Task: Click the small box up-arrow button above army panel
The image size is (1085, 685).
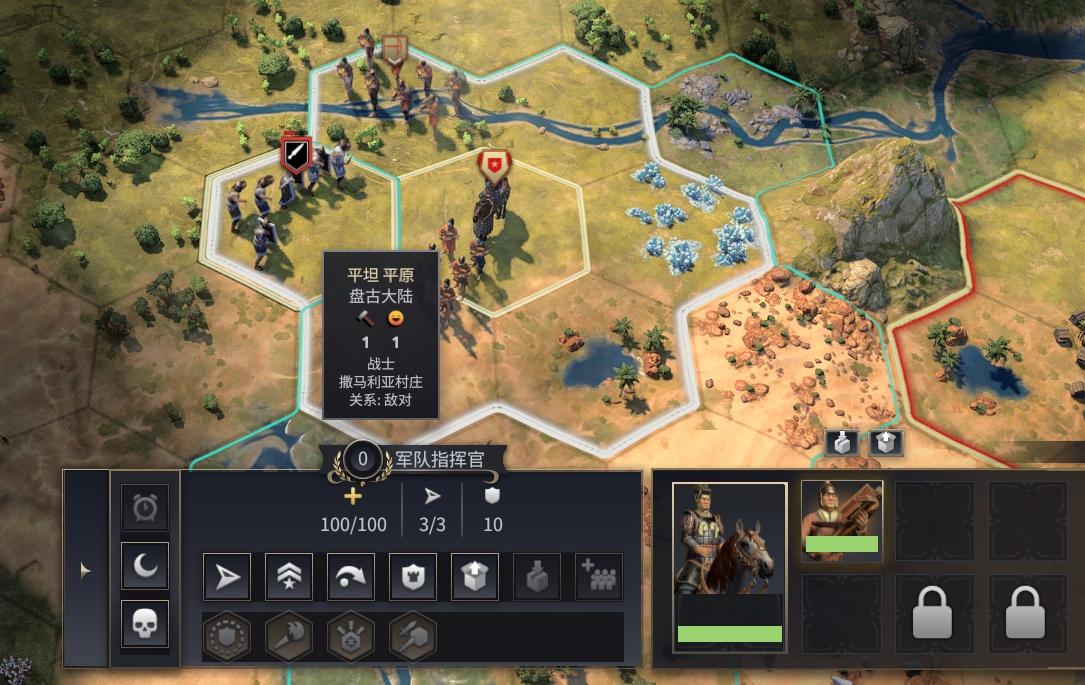Action: pos(886,442)
